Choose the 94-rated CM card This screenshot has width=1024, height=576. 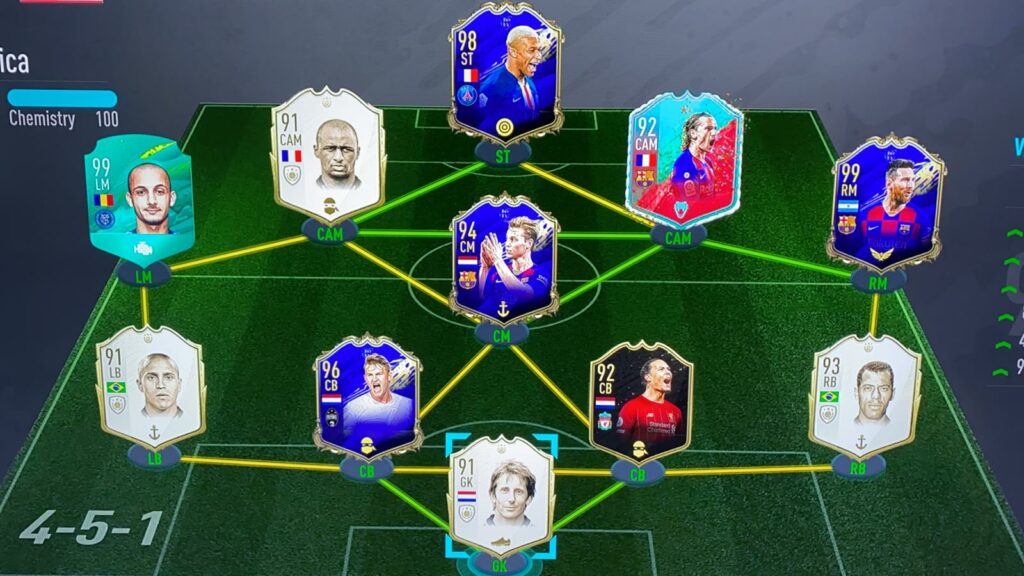click(x=504, y=258)
